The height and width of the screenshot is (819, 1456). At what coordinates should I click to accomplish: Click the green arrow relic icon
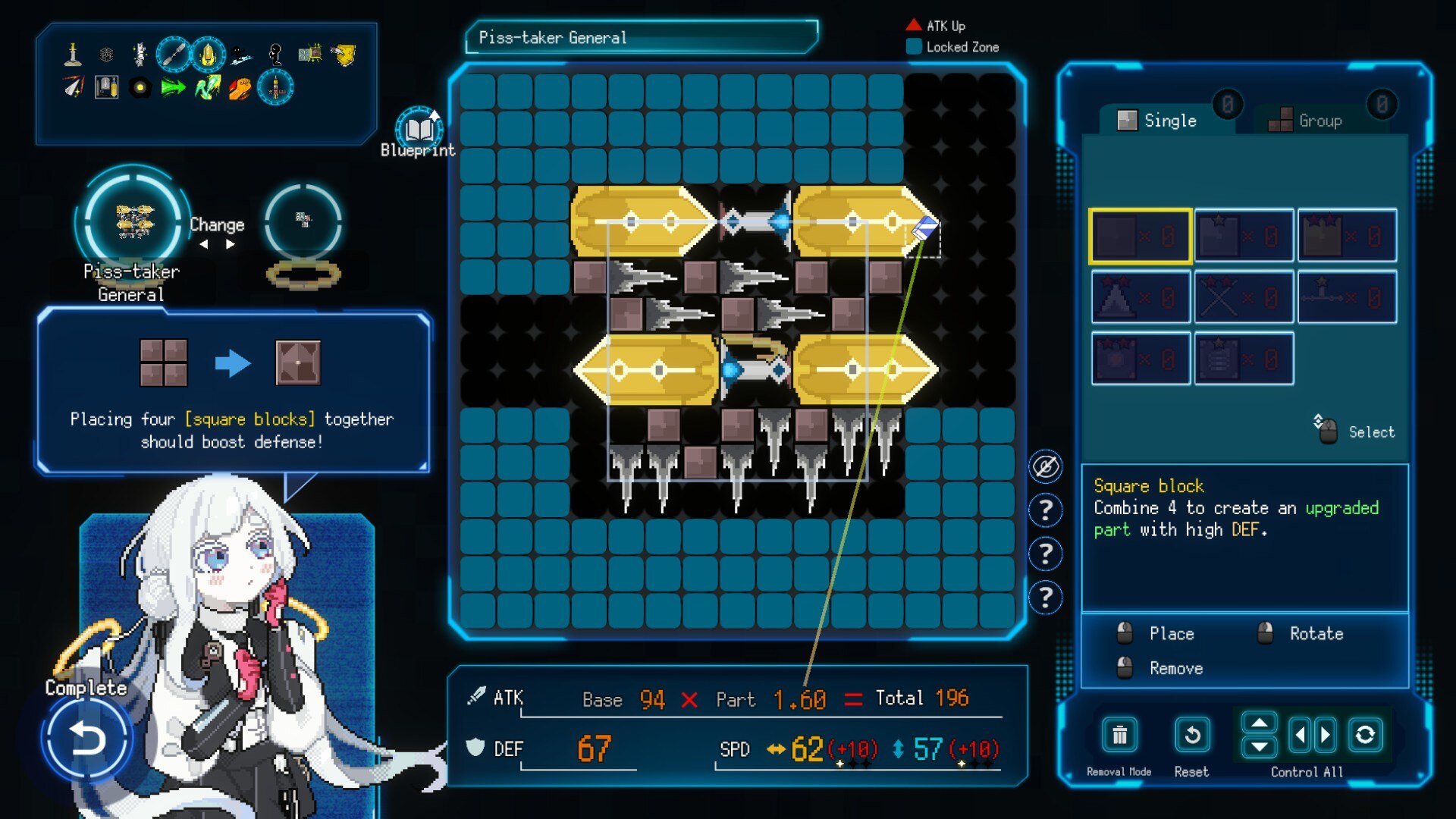coord(173,88)
